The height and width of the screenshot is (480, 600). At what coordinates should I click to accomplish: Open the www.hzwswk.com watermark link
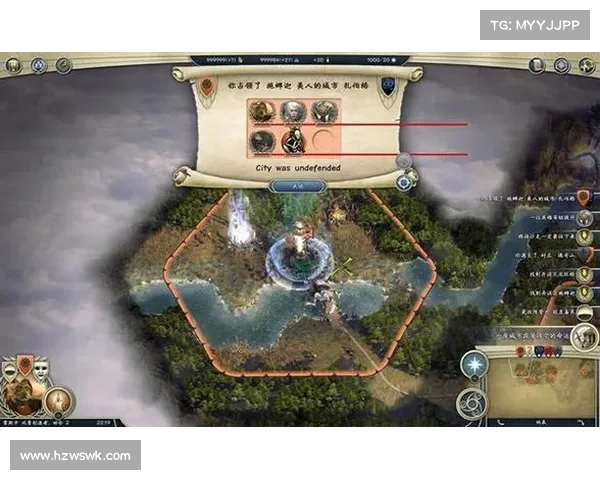[x=75, y=456]
